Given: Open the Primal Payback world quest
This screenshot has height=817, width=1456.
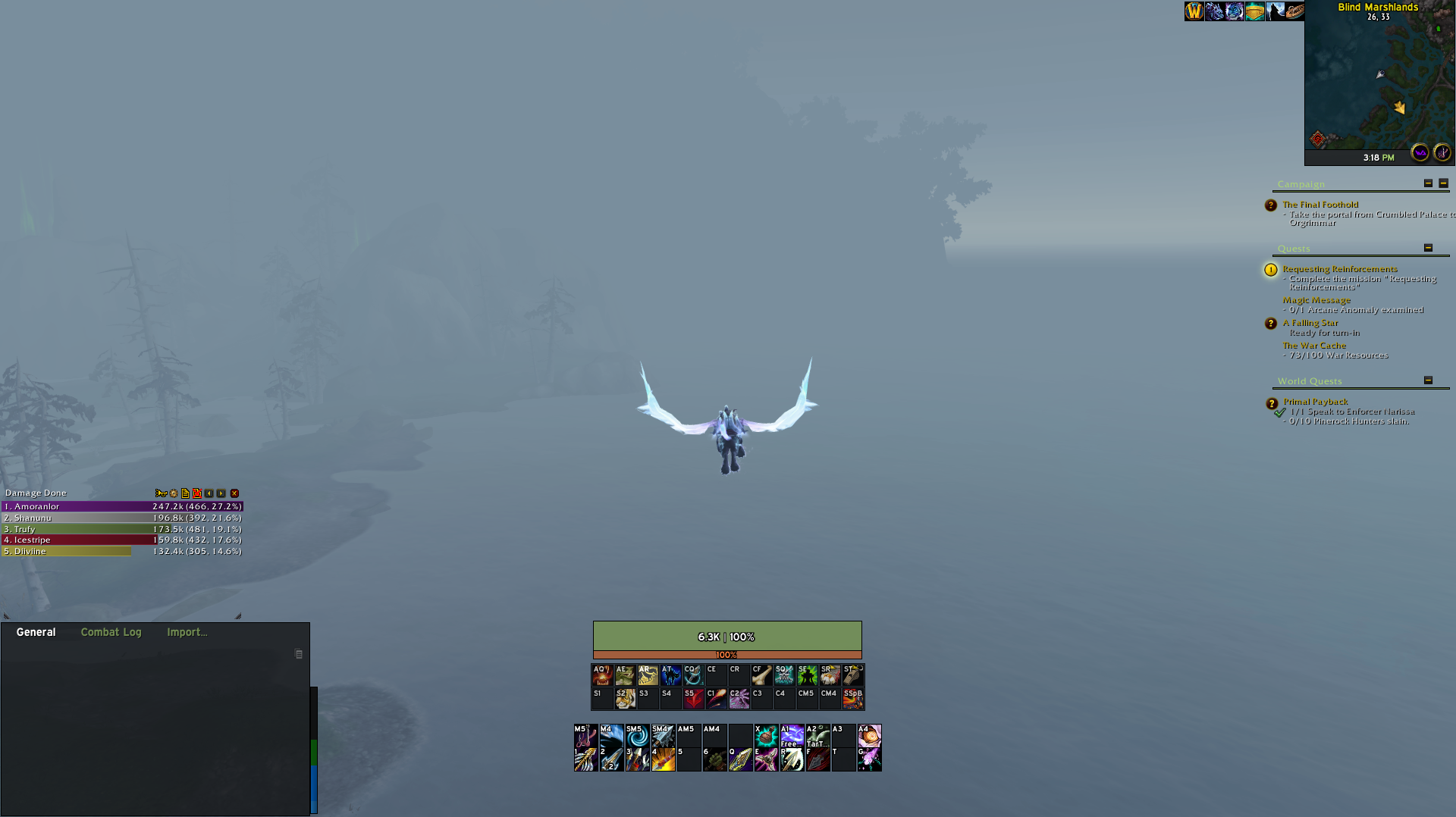Looking at the screenshot, I should 1315,402.
